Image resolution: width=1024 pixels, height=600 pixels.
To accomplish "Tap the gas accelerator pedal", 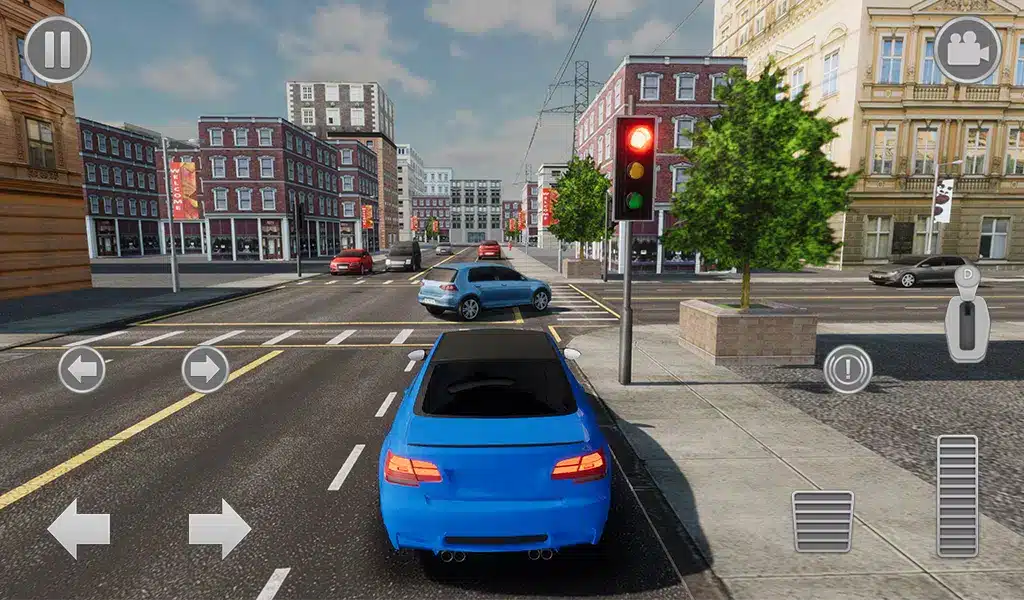I will point(957,495).
